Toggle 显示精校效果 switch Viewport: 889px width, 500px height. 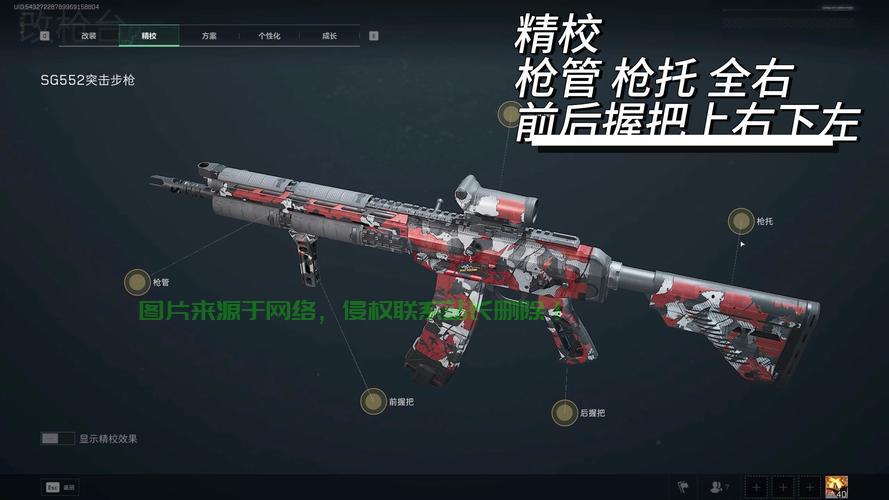pos(58,438)
